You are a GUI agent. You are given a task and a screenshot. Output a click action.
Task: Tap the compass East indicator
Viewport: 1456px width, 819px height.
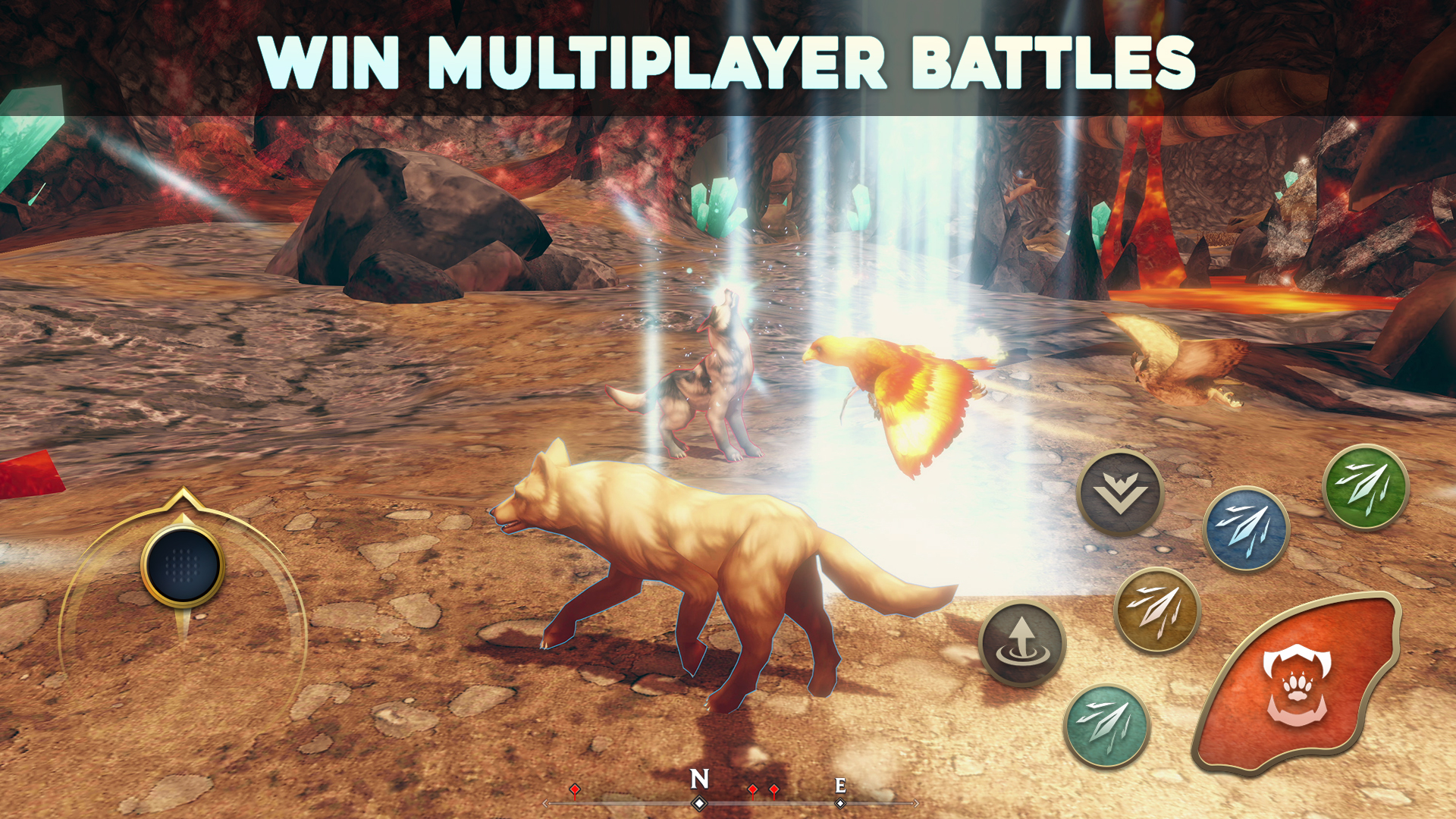tap(840, 786)
